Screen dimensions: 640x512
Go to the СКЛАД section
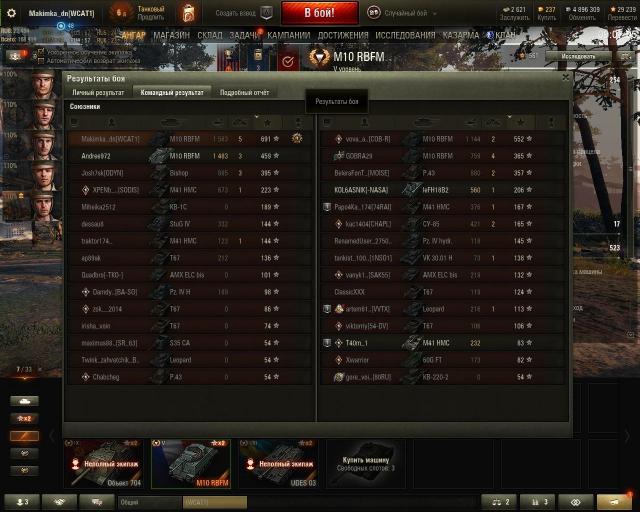coord(210,34)
